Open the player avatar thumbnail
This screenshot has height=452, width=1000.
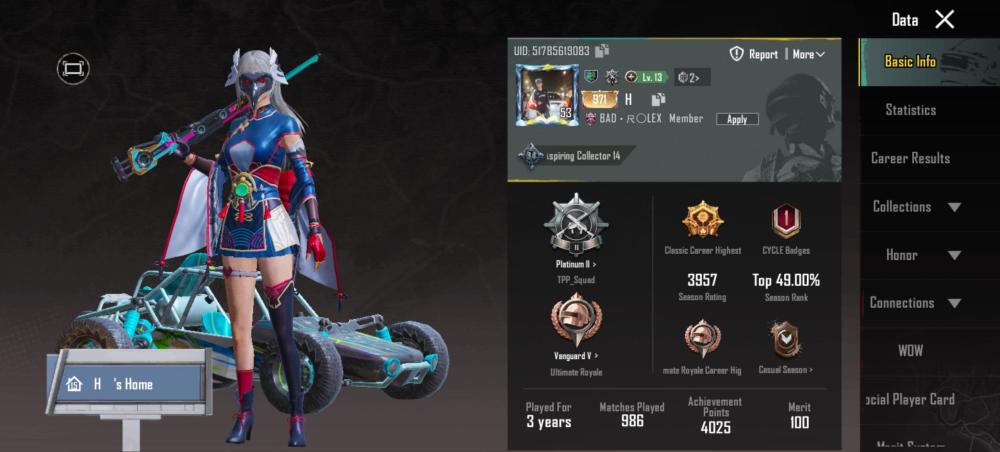546,95
